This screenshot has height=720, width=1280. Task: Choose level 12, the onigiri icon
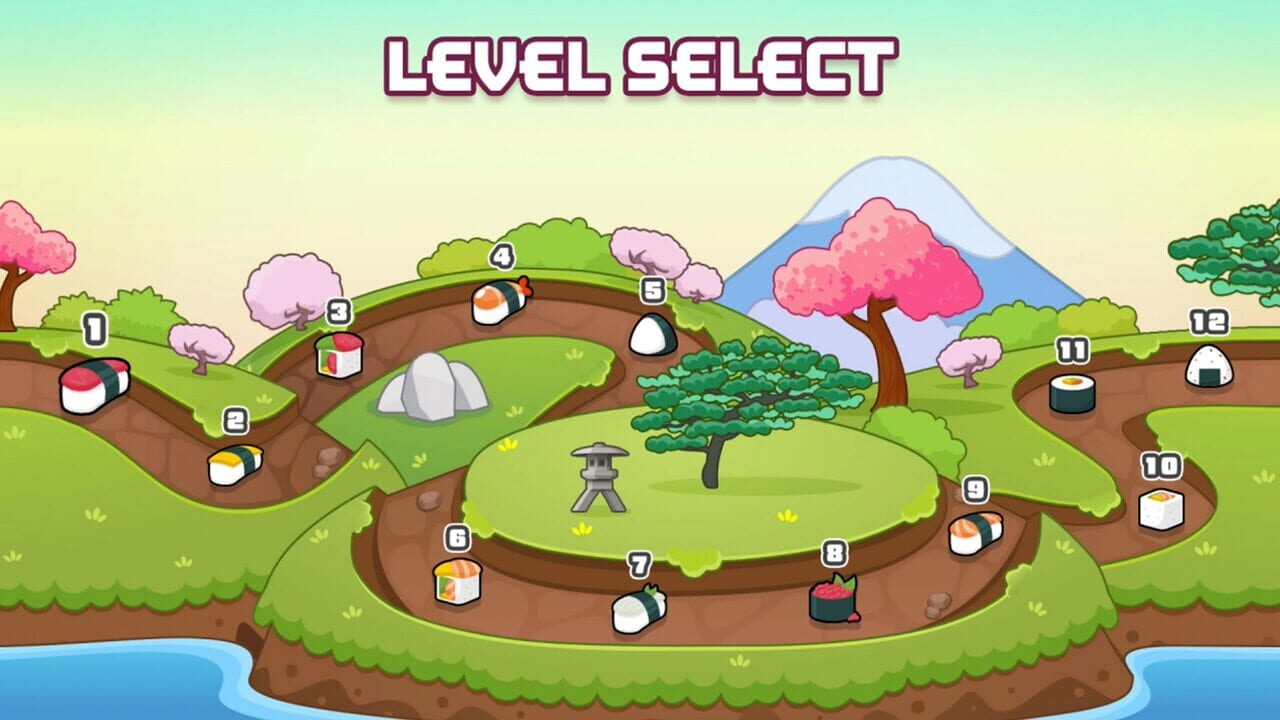pos(1208,366)
